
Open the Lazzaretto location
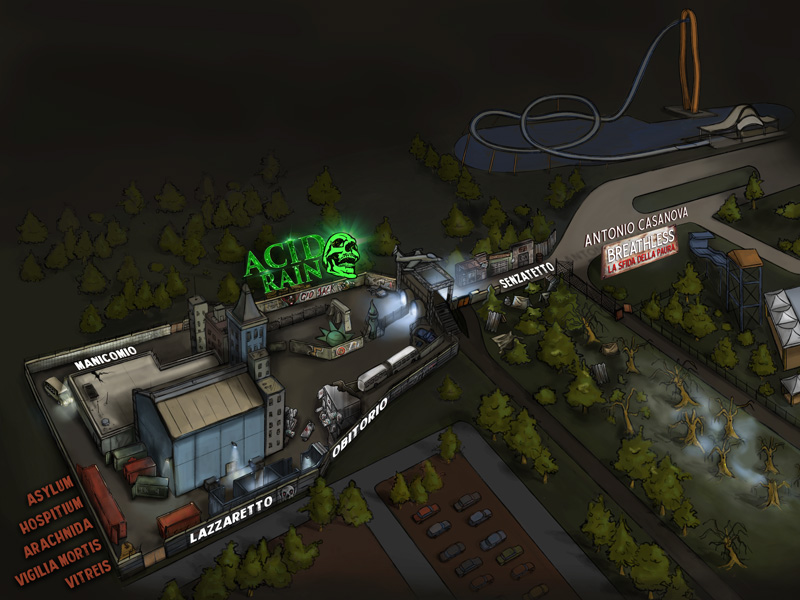click(x=231, y=520)
